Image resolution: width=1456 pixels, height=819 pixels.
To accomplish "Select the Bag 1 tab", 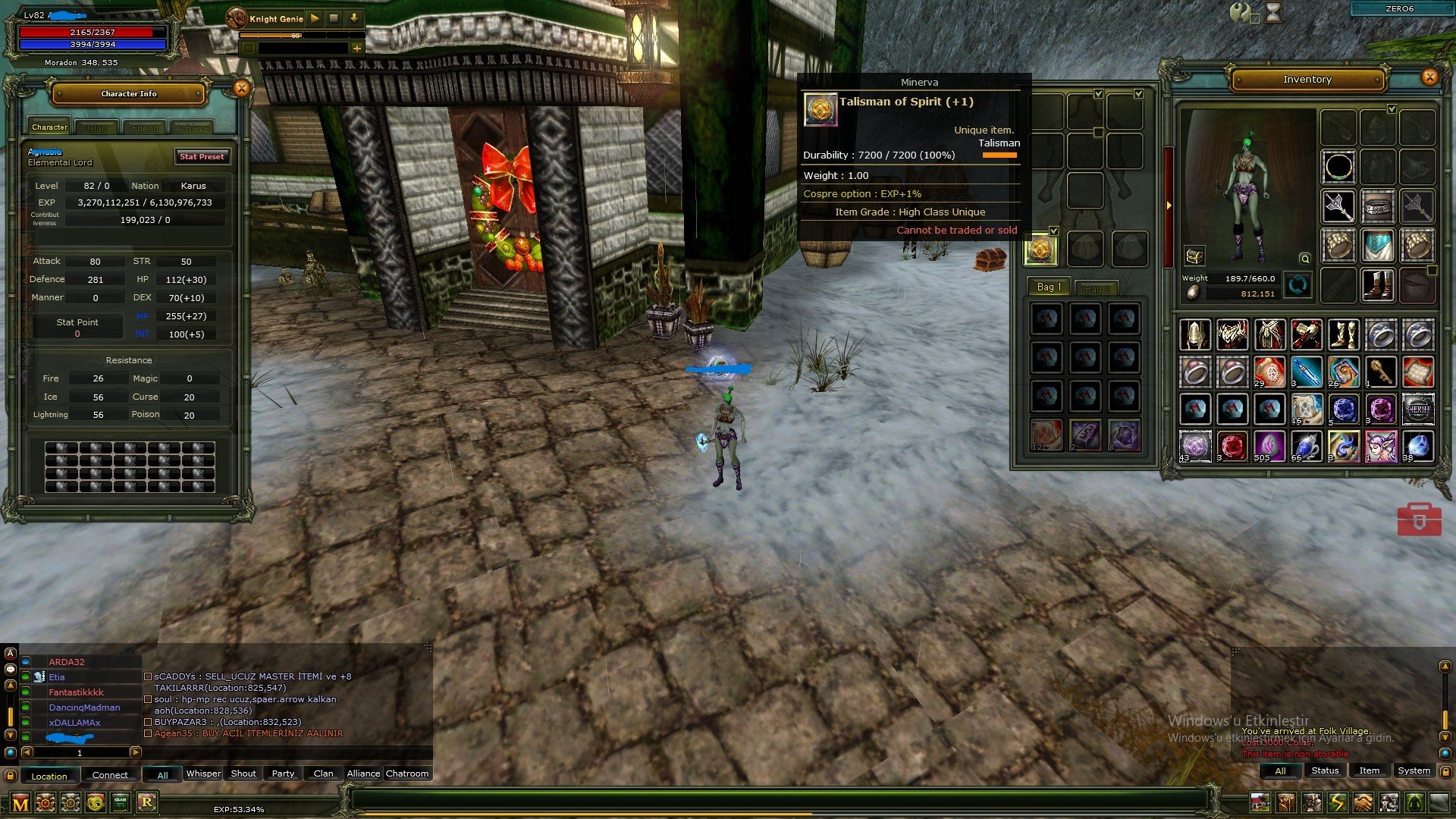I will coord(1050,287).
